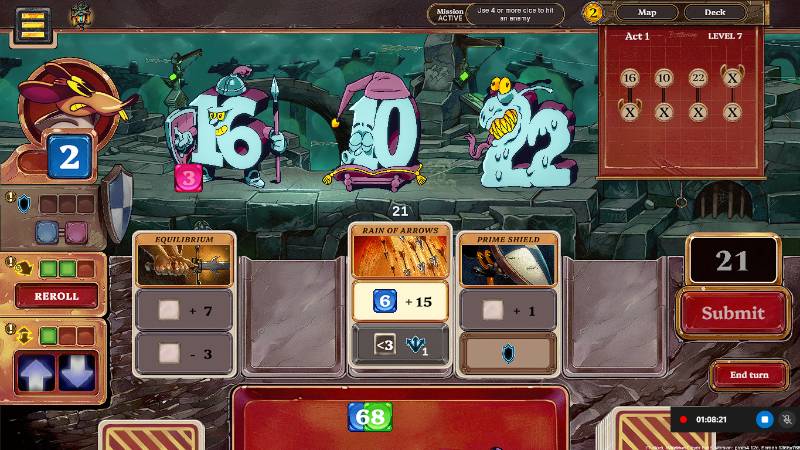The width and height of the screenshot is (800, 450).
Task: Select the Prime Shield card
Action: coord(508,260)
